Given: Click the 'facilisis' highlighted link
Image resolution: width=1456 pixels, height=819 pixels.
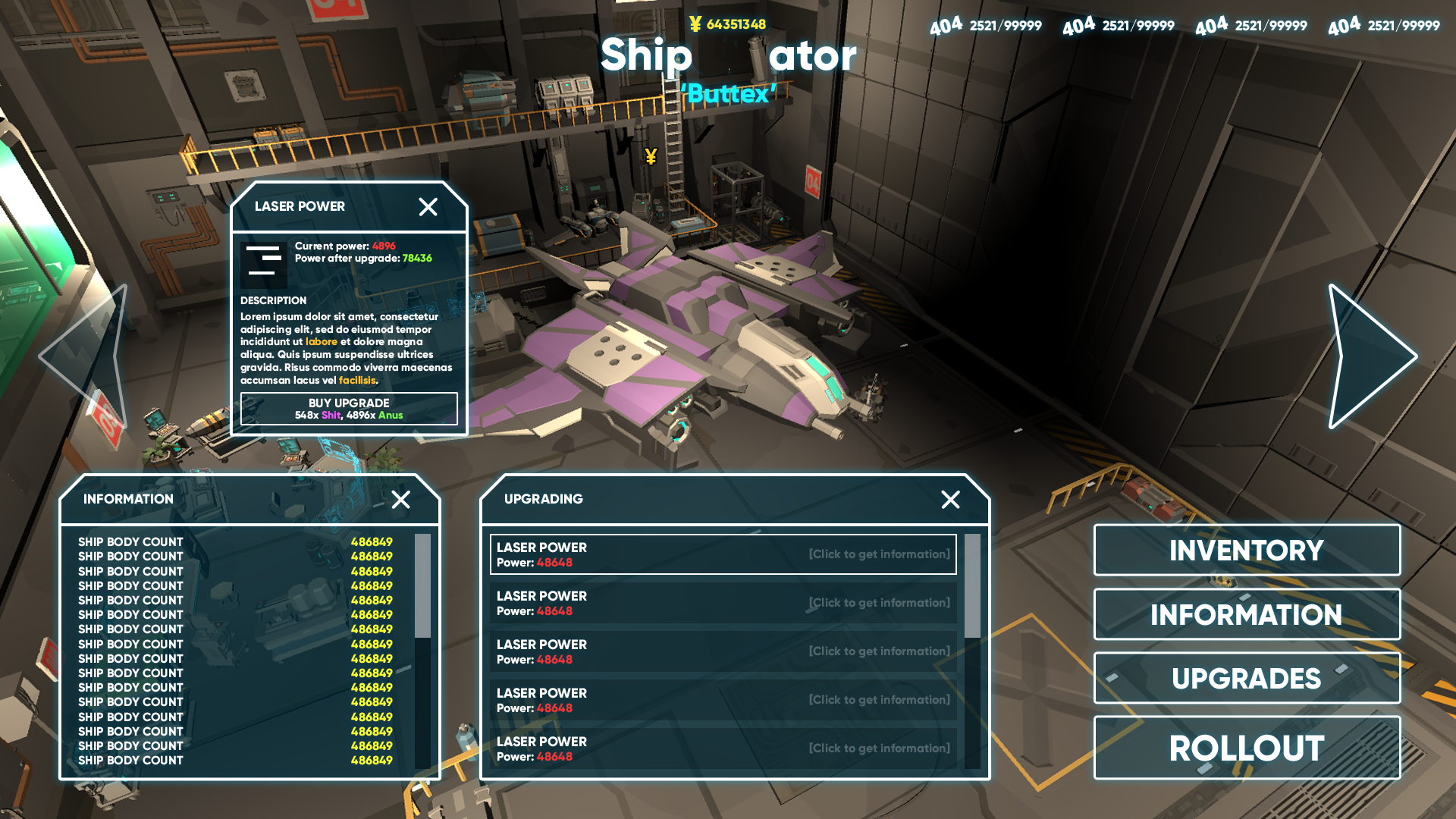Looking at the screenshot, I should [357, 380].
